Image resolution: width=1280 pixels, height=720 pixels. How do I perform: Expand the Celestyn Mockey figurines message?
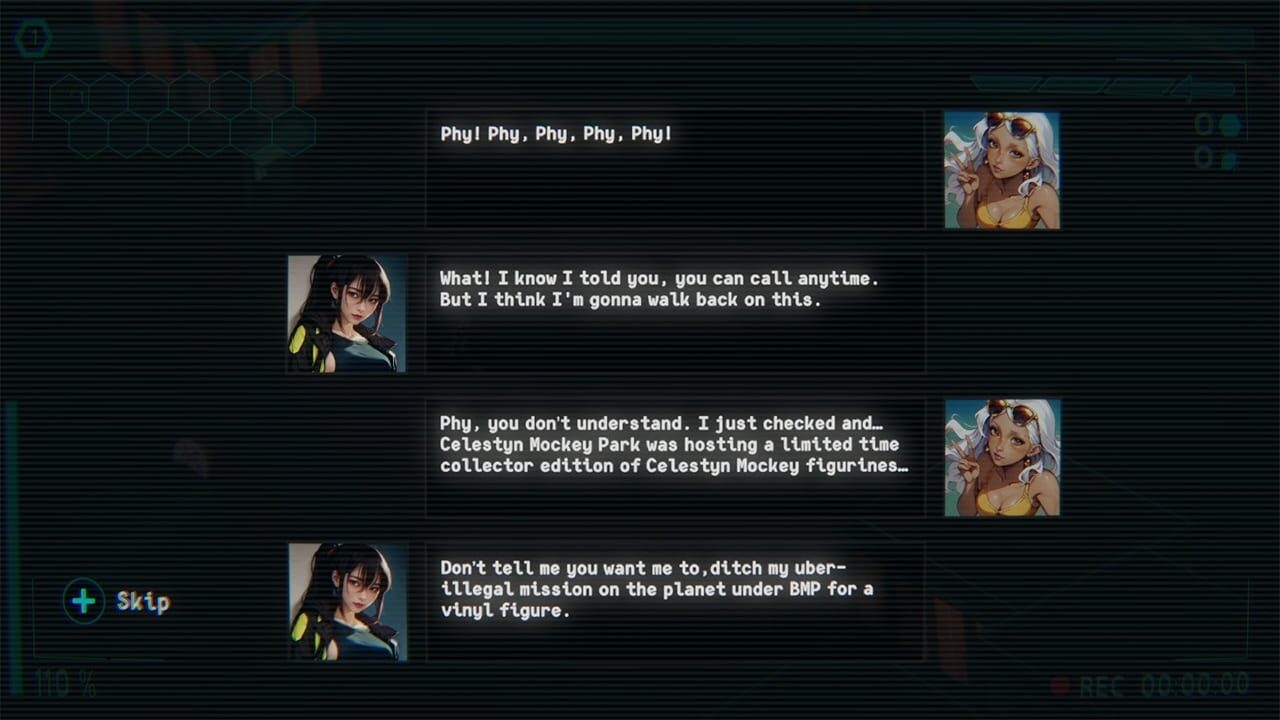(675, 455)
